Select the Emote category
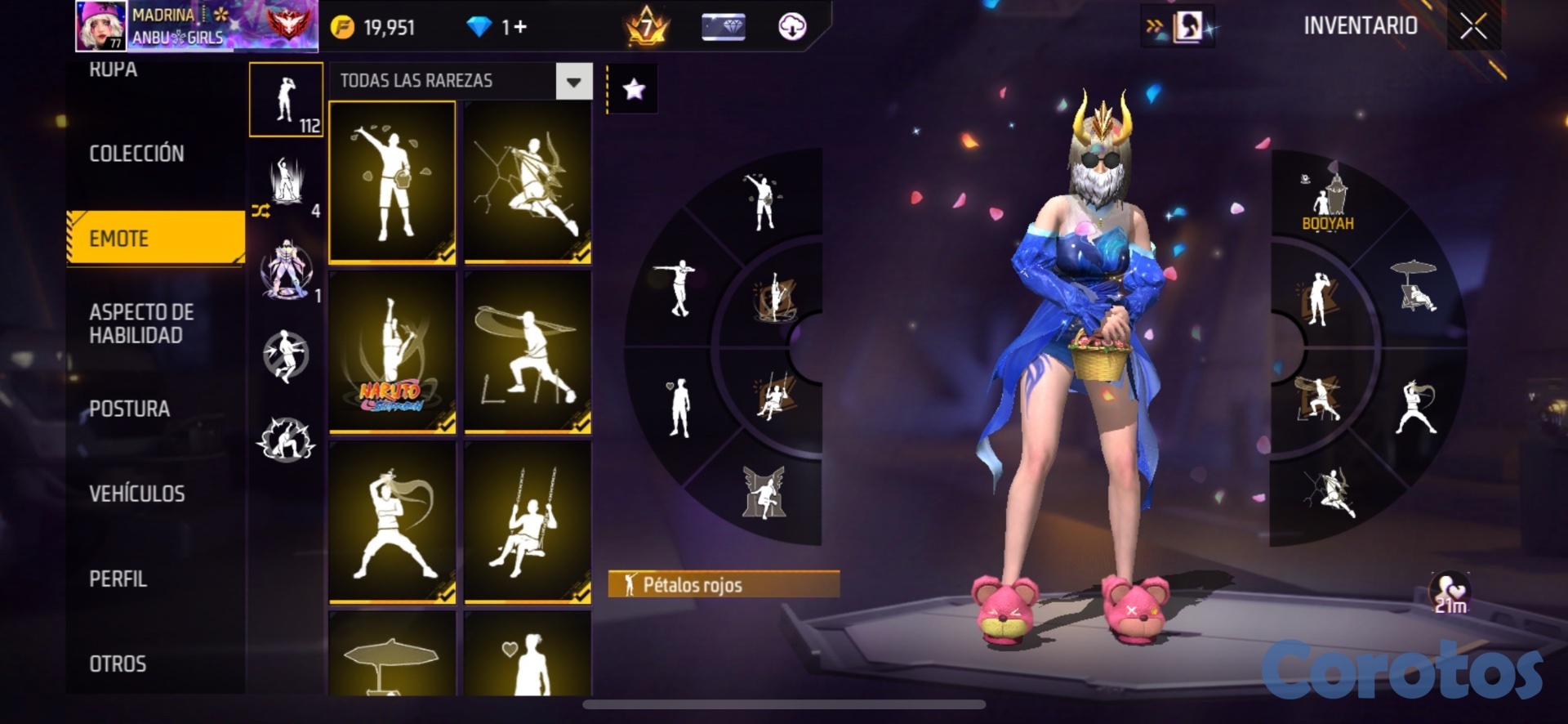 155,238
